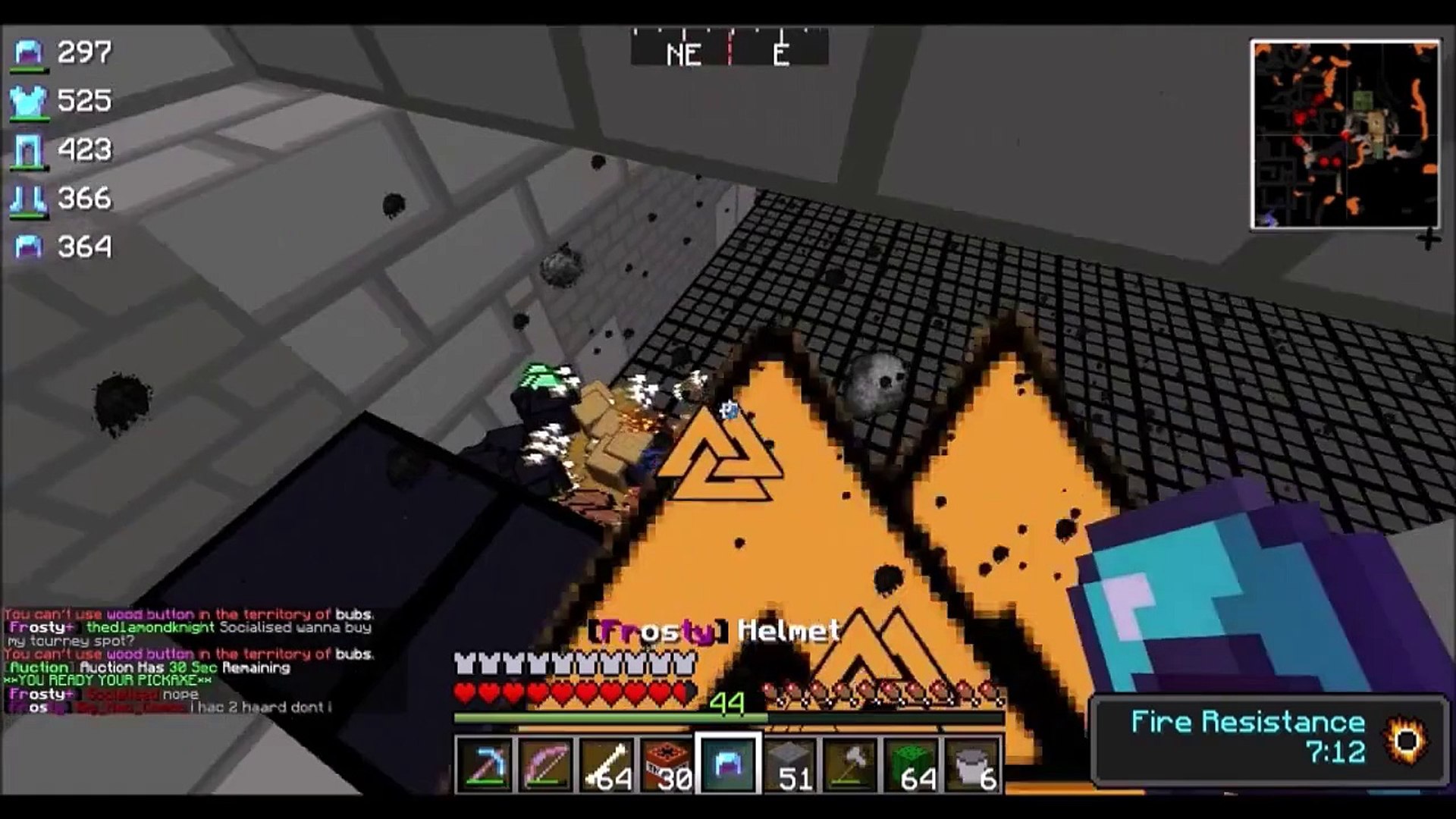The image size is (1456, 819).
Task: Click the chestplate durability icon showing 525
Action: click(x=29, y=102)
